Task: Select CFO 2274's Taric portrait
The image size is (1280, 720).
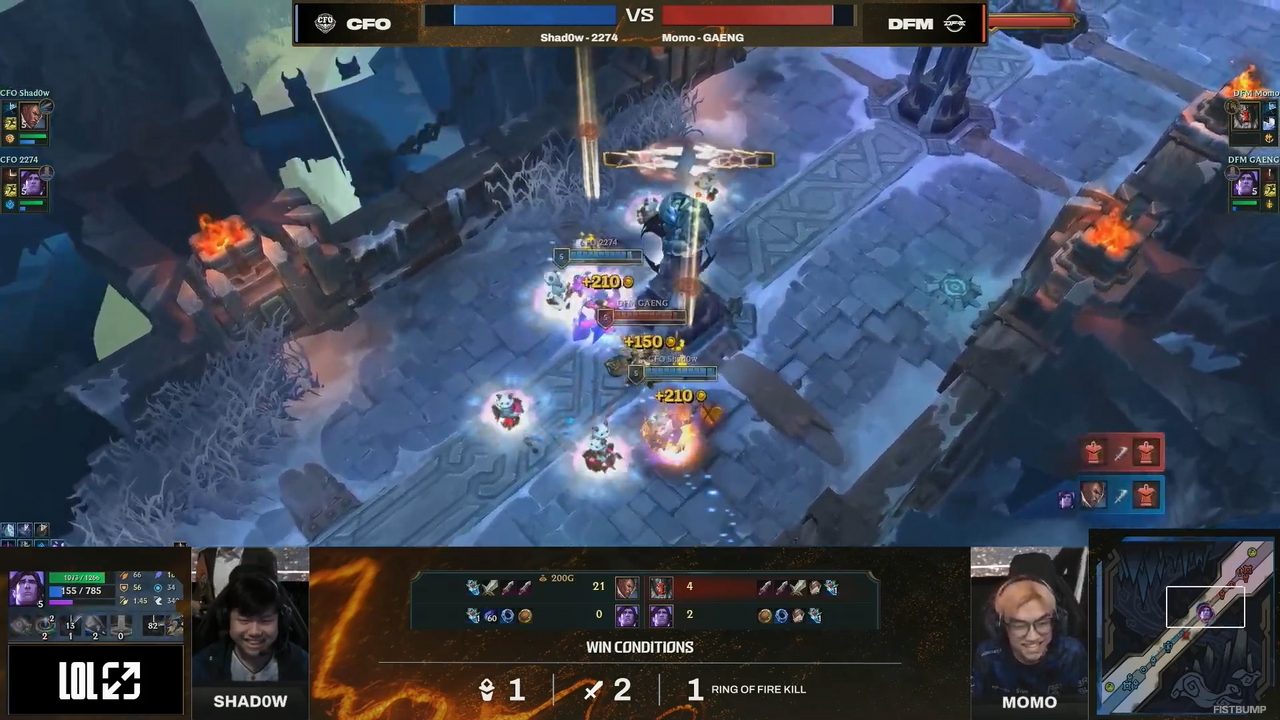Action: pos(32,184)
